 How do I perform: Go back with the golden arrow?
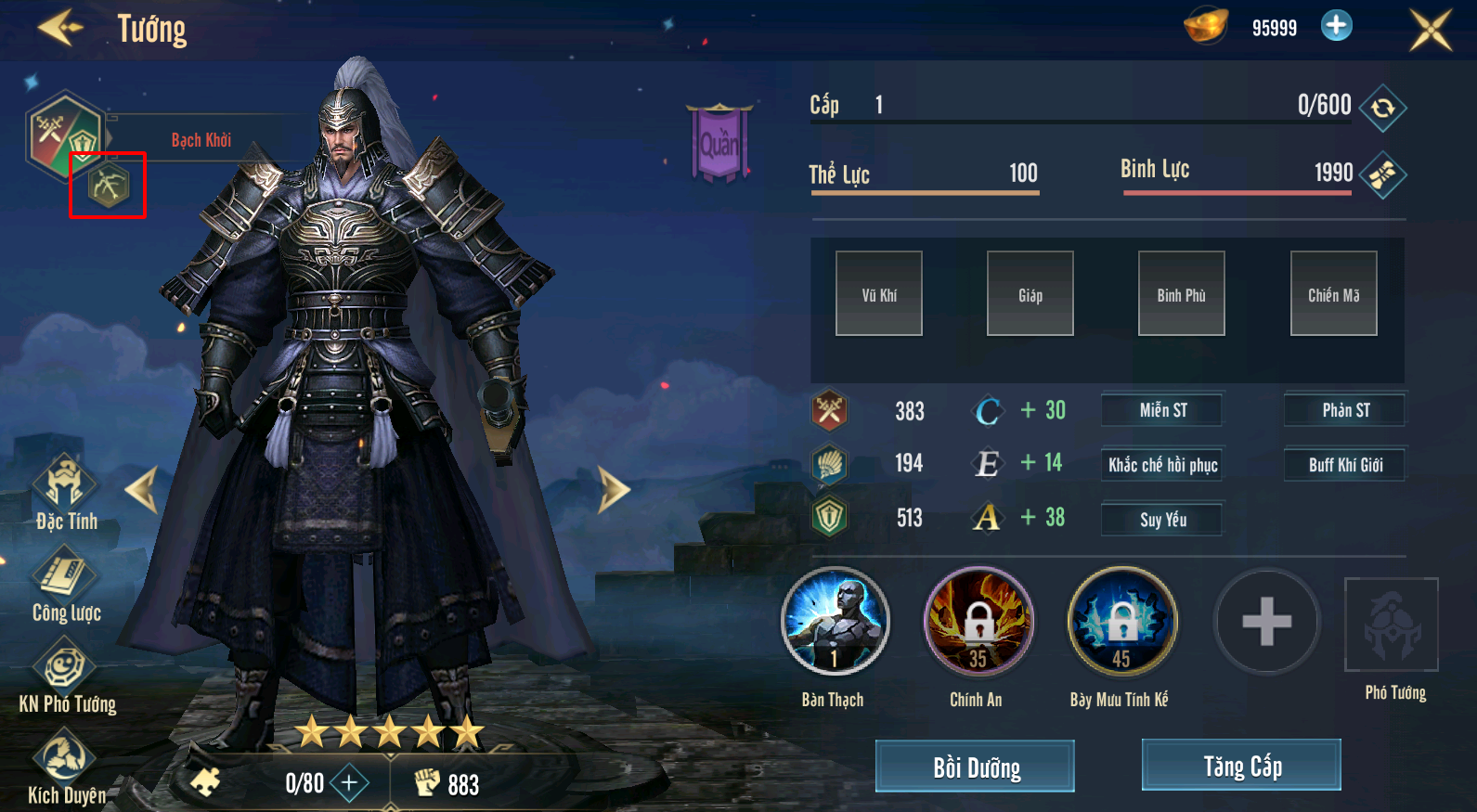pyautogui.click(x=60, y=28)
